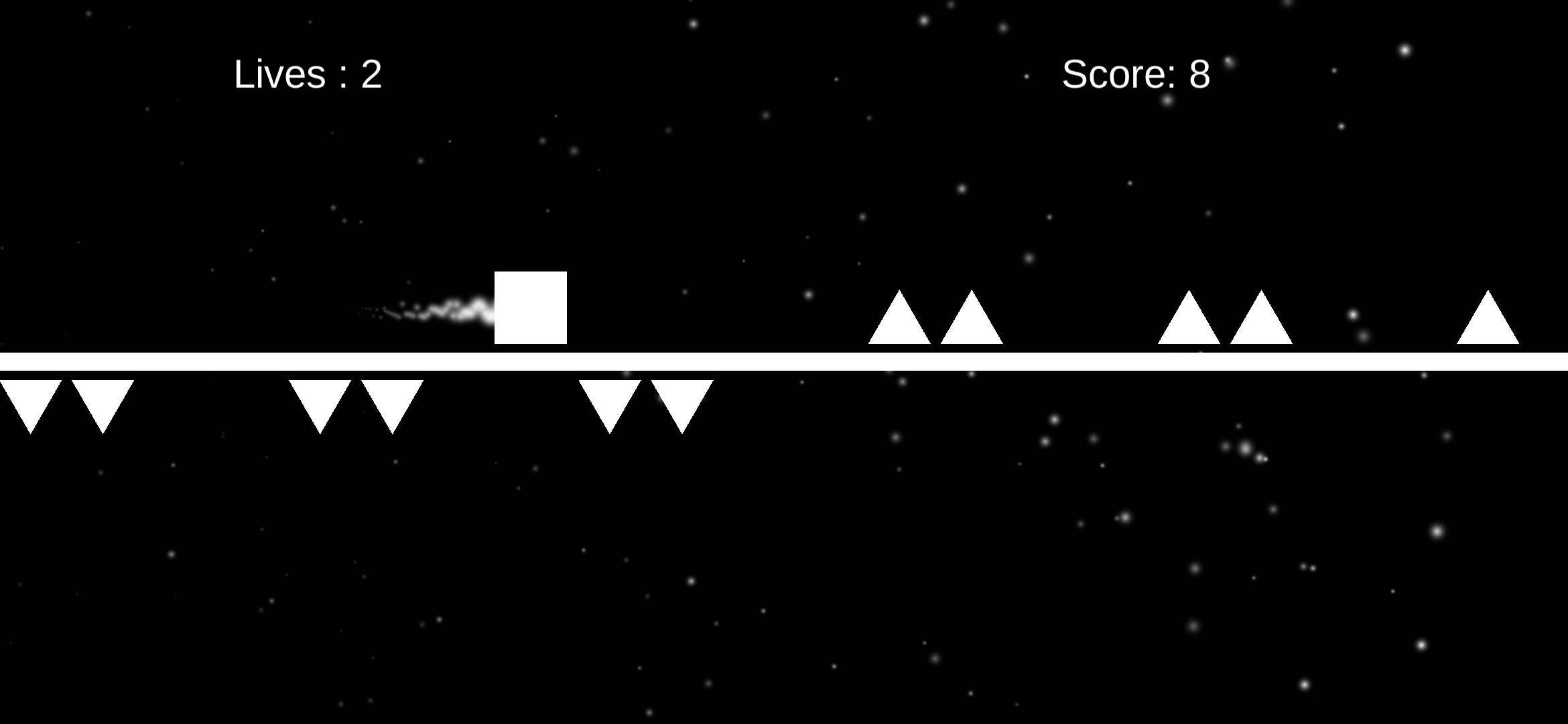
Task: Click the number 8 in the Score display
Action: tap(1198, 74)
